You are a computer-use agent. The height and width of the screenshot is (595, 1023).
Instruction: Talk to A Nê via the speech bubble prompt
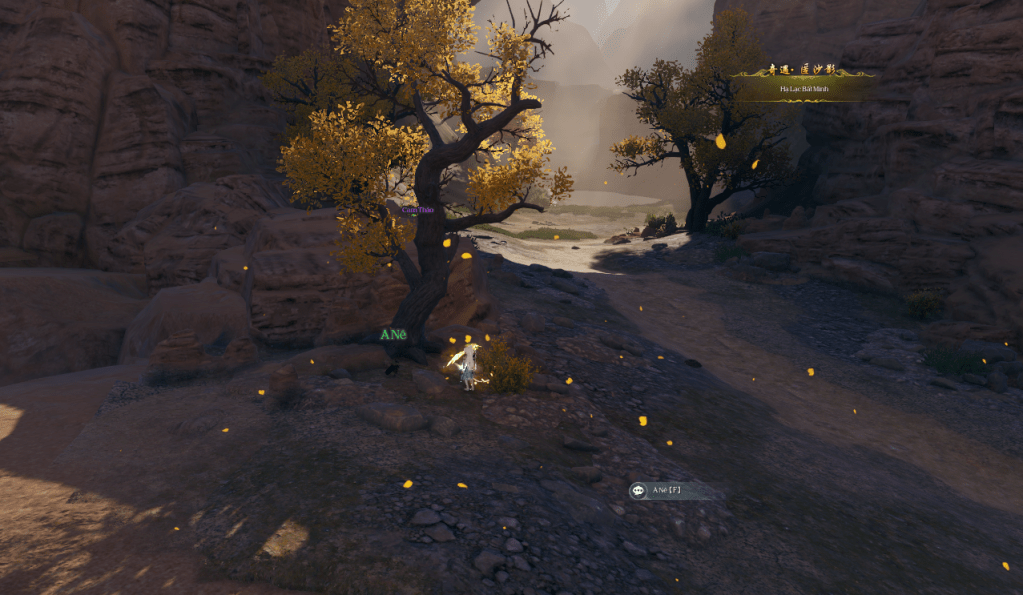(639, 490)
